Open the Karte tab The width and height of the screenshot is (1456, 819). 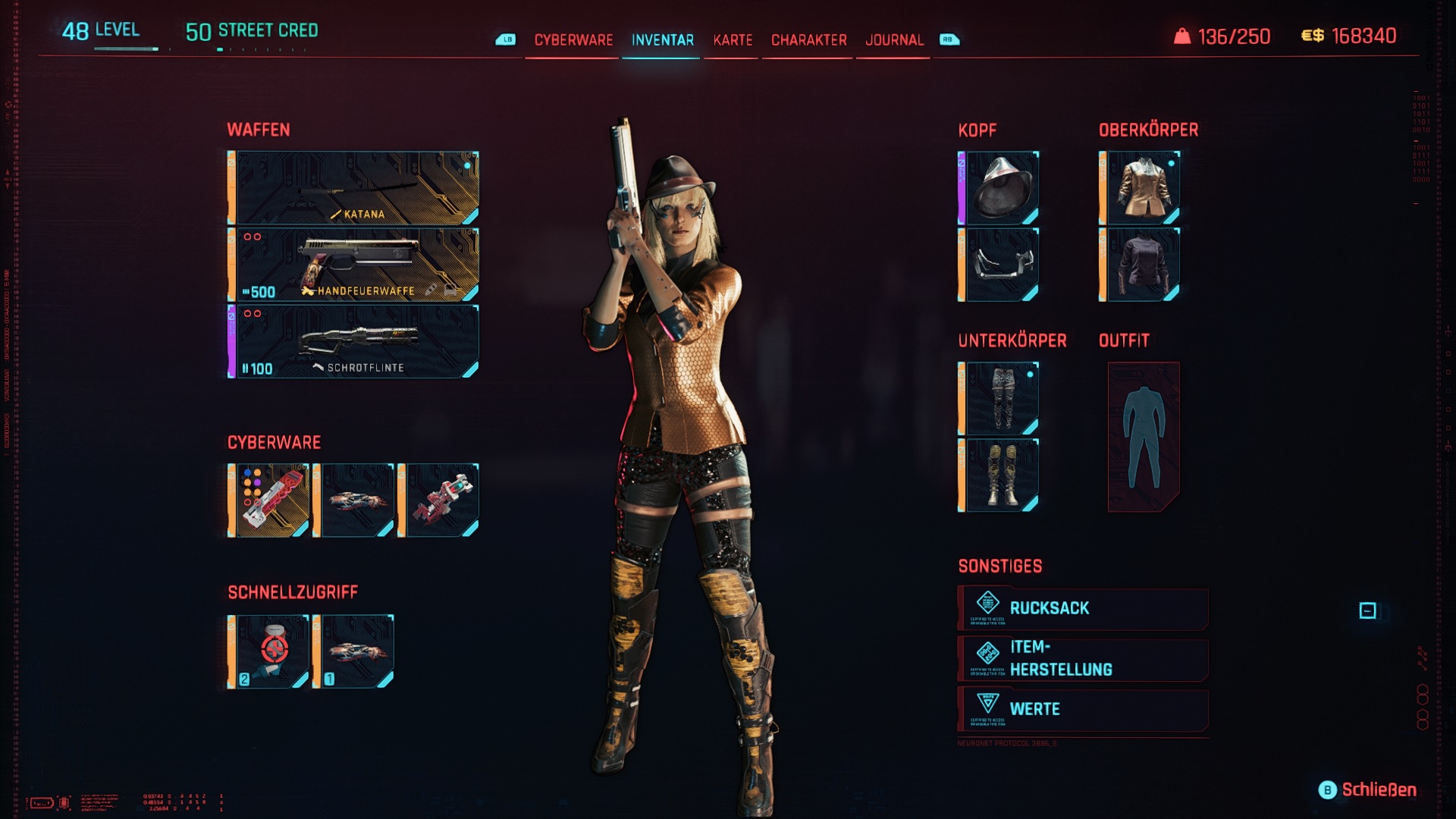pyautogui.click(x=733, y=40)
